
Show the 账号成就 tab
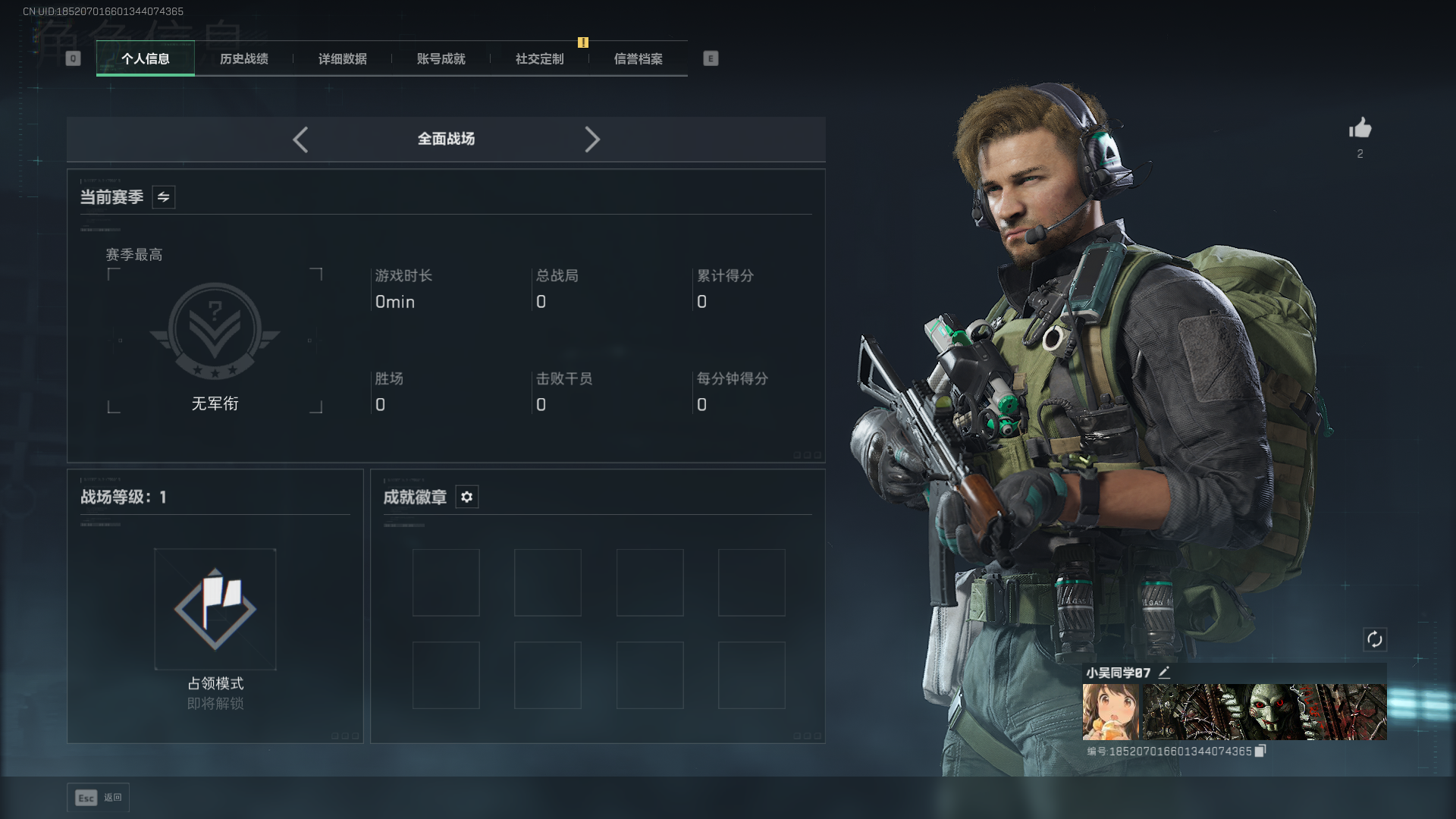pyautogui.click(x=441, y=58)
